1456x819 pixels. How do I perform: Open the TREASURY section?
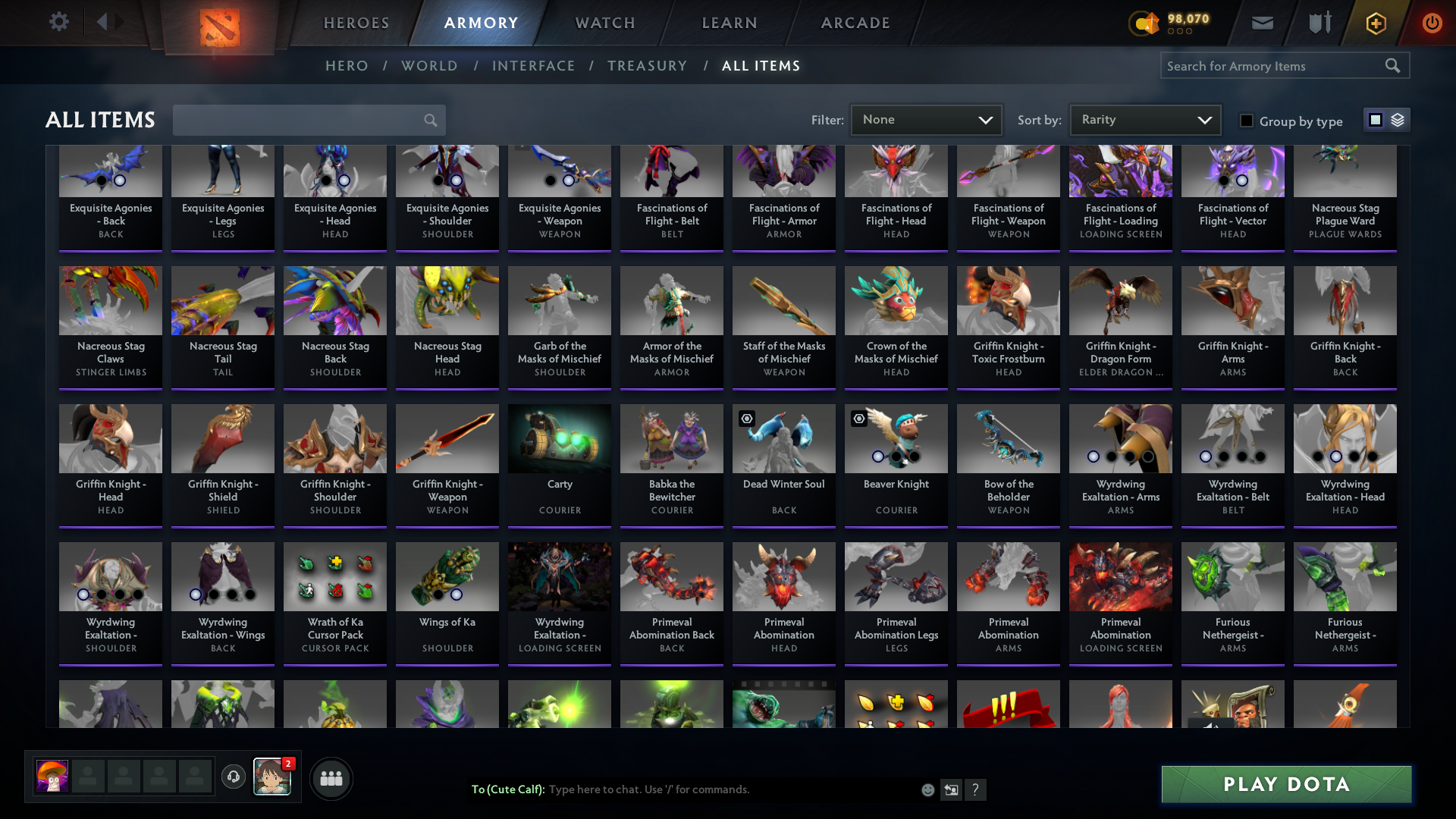pyautogui.click(x=647, y=66)
